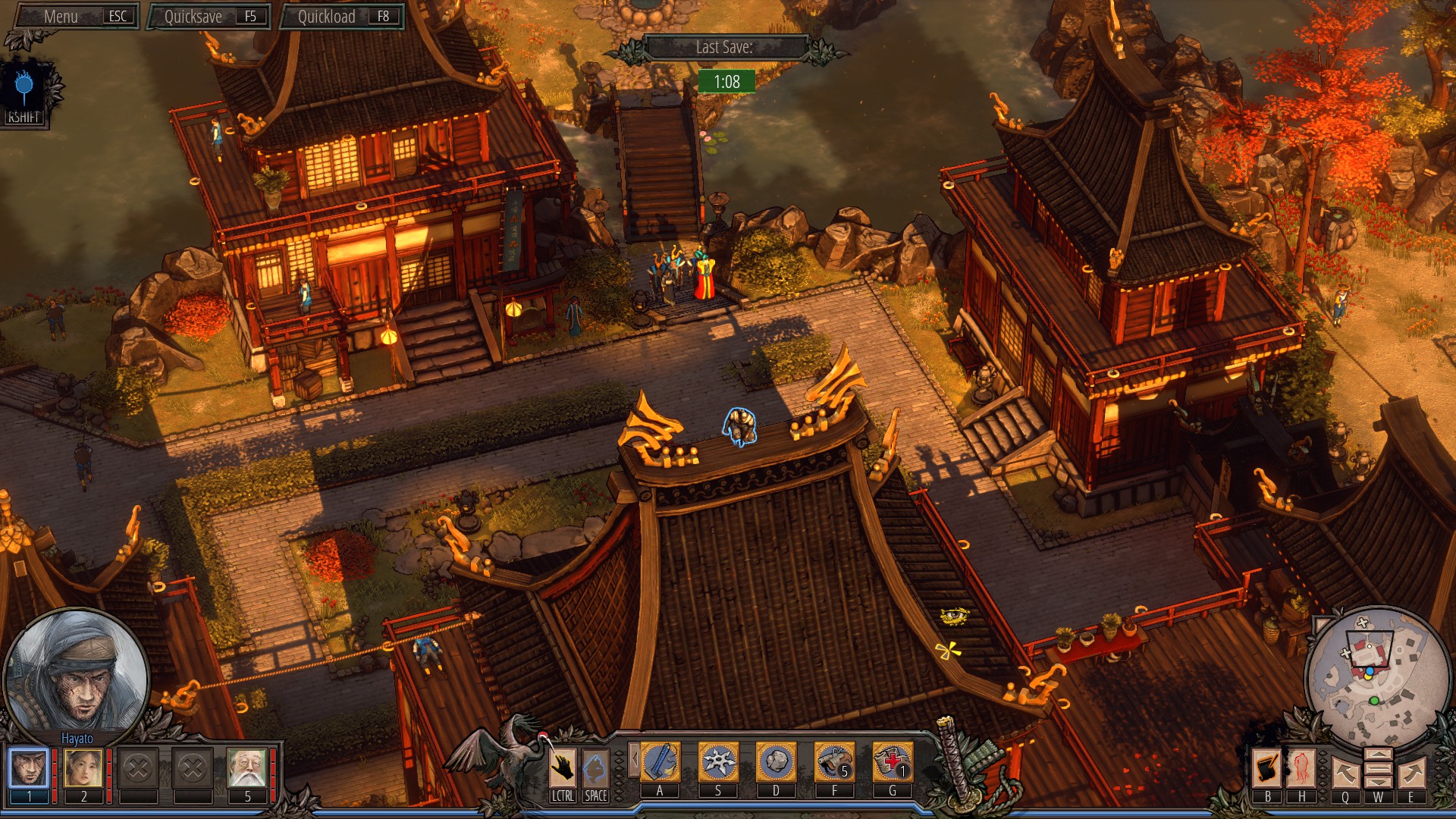
Task: Select the blue sword attack ability
Action: tap(660, 762)
